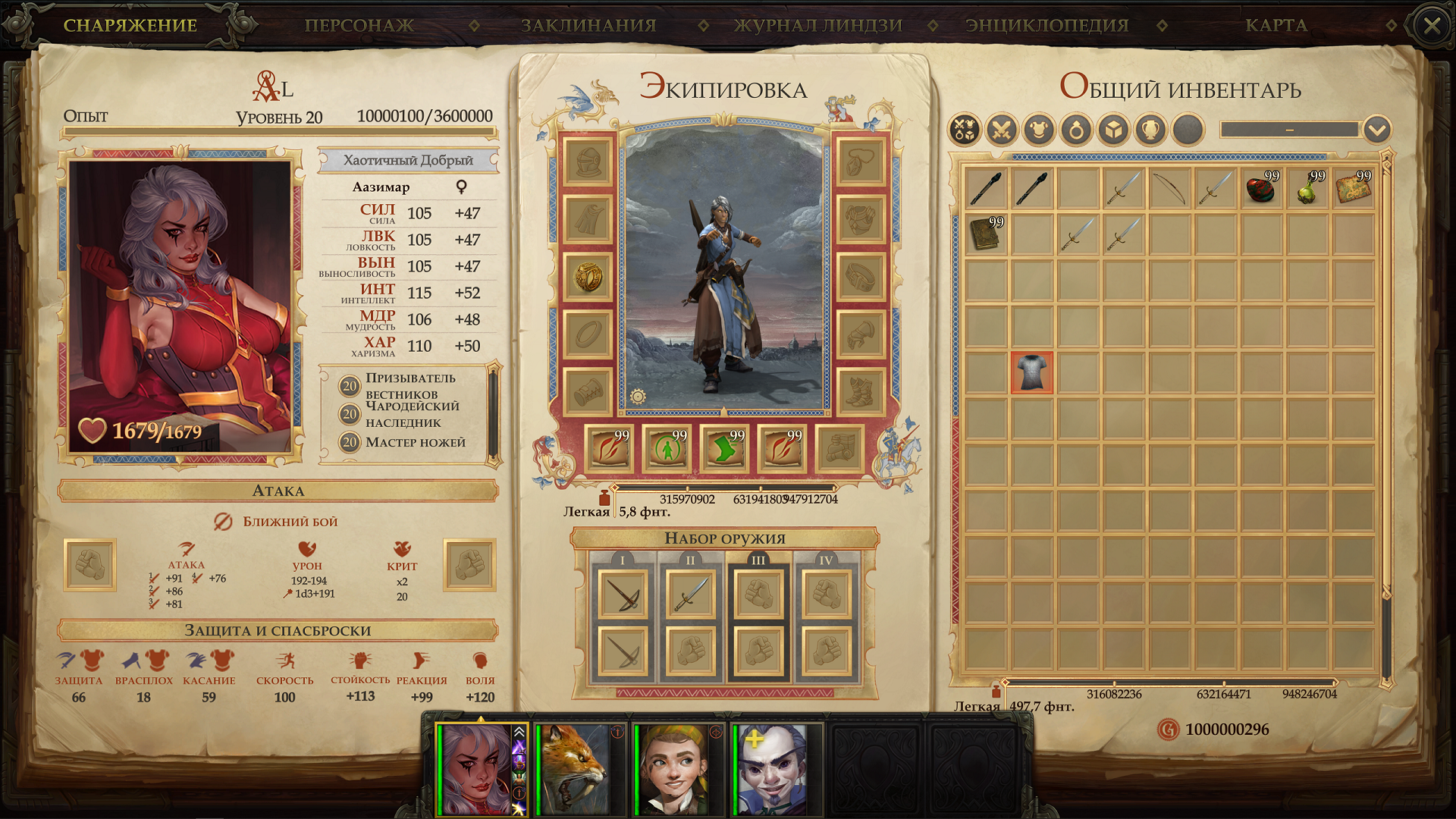Select the all-items inventory filter
Image resolution: width=1456 pixels, height=819 pixels.
[x=963, y=128]
